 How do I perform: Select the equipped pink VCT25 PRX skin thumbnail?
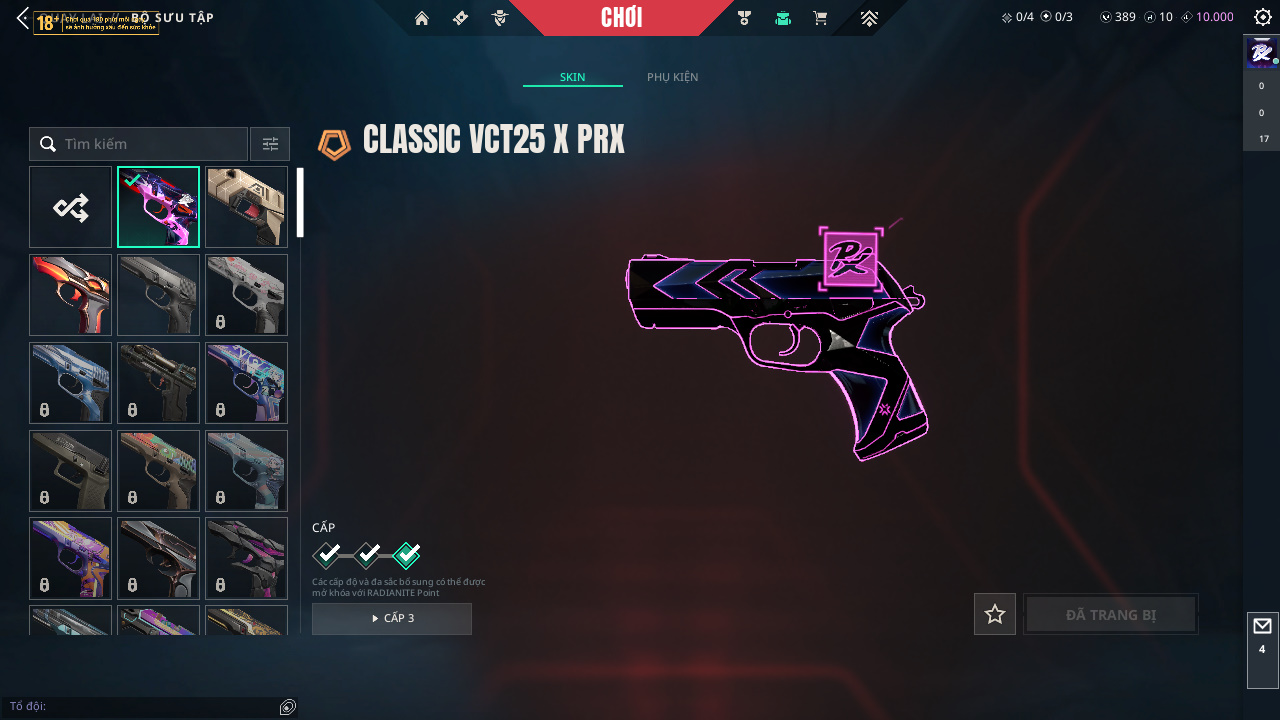(158, 207)
